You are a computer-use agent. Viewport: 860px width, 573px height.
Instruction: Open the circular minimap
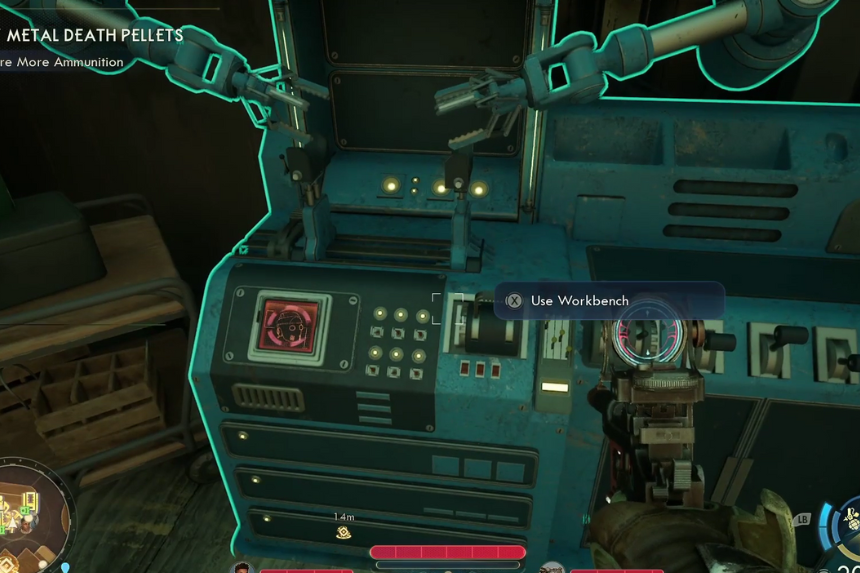pos(28,515)
